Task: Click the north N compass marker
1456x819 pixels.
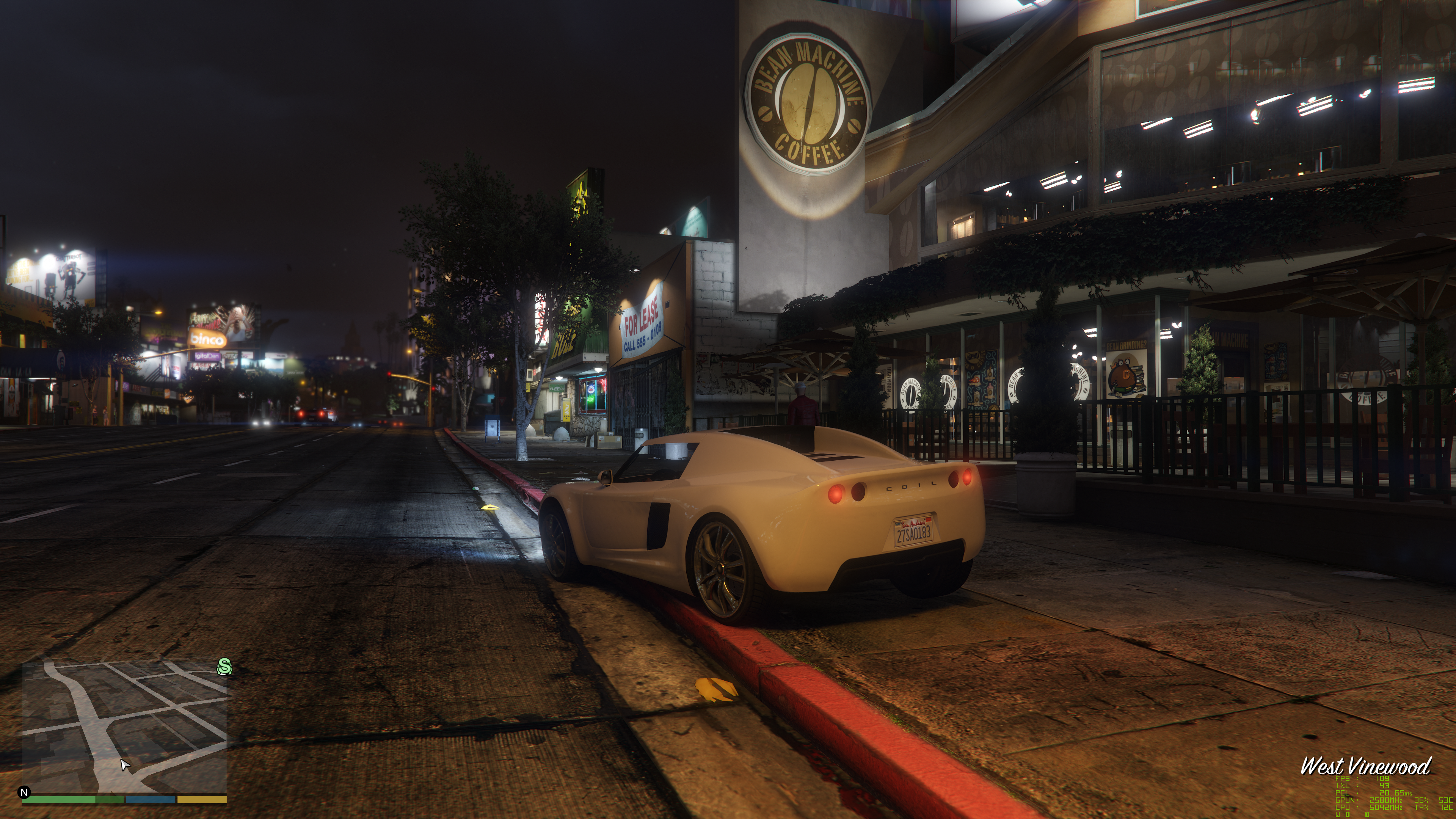Action: point(24,792)
